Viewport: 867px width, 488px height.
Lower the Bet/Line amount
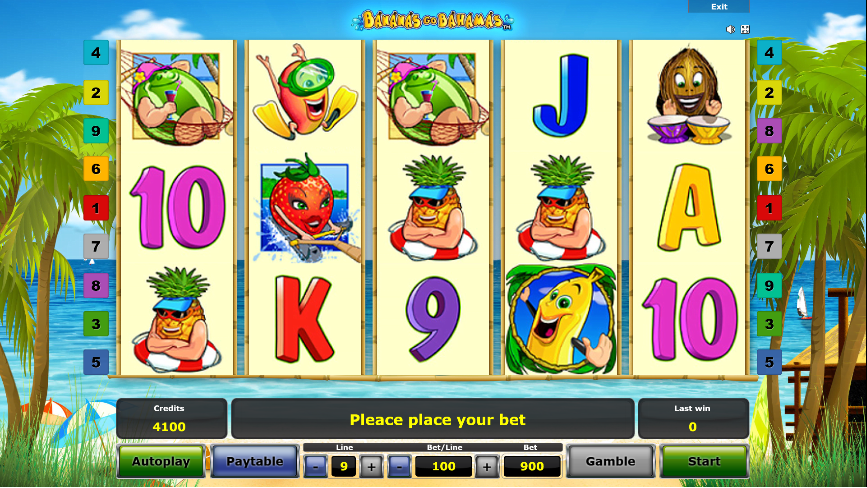[x=399, y=466]
